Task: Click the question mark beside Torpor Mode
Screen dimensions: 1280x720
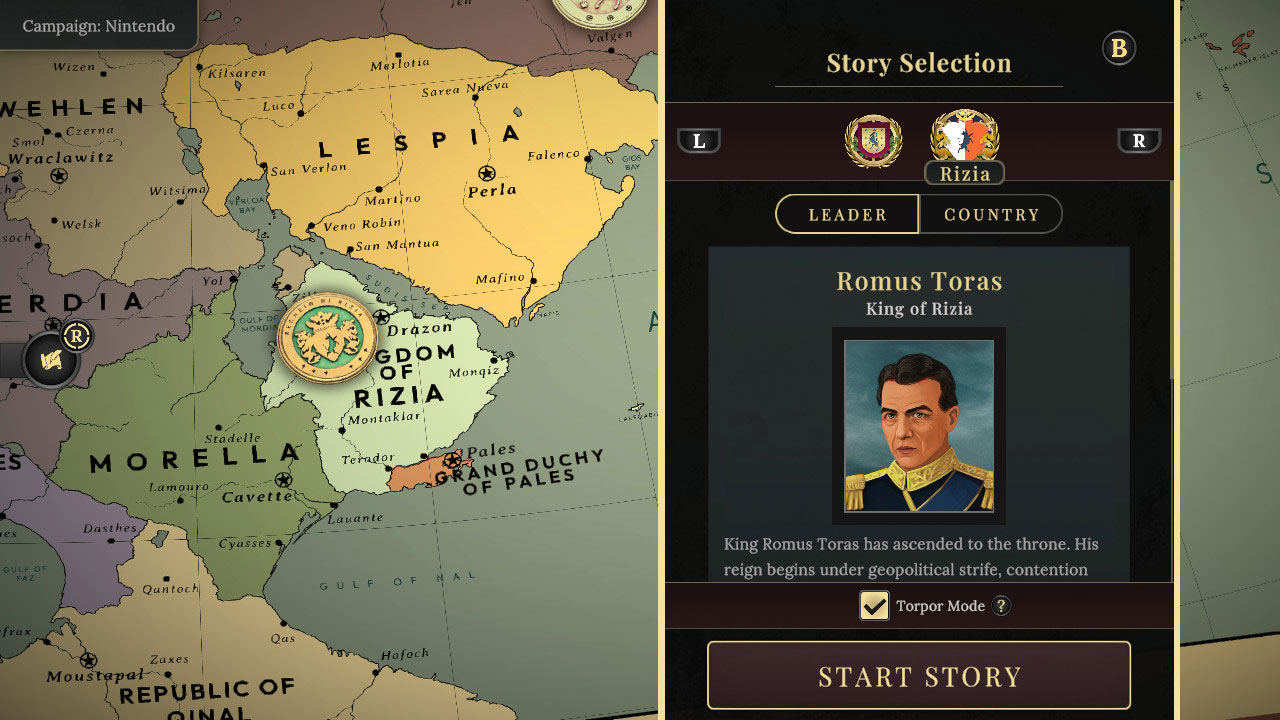Action: [1001, 605]
